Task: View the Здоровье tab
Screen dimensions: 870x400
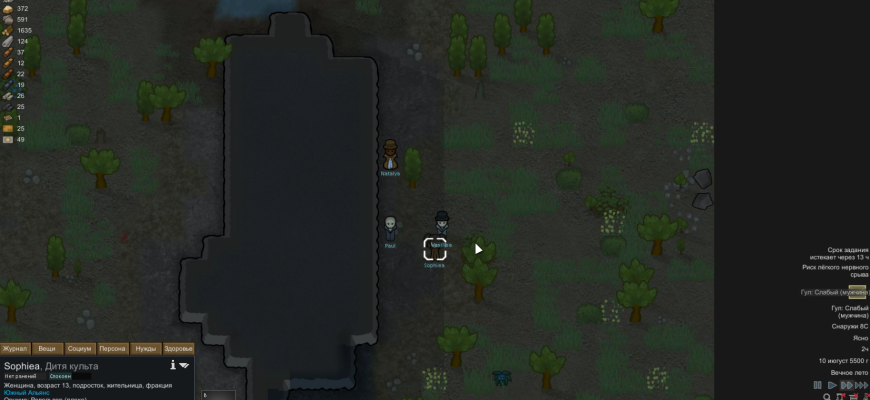Action: pos(177,349)
